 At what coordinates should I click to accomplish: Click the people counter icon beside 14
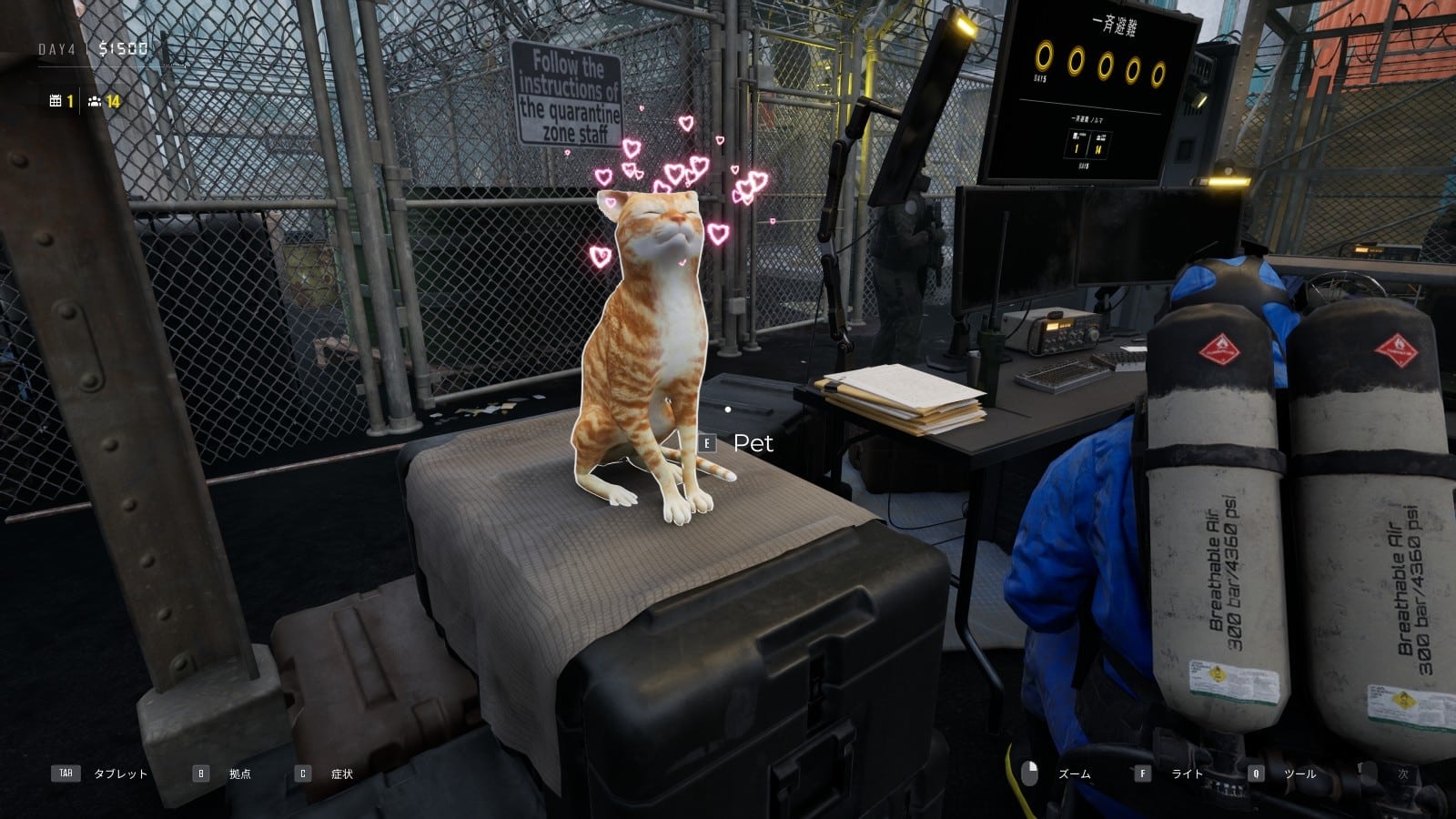[x=96, y=103]
